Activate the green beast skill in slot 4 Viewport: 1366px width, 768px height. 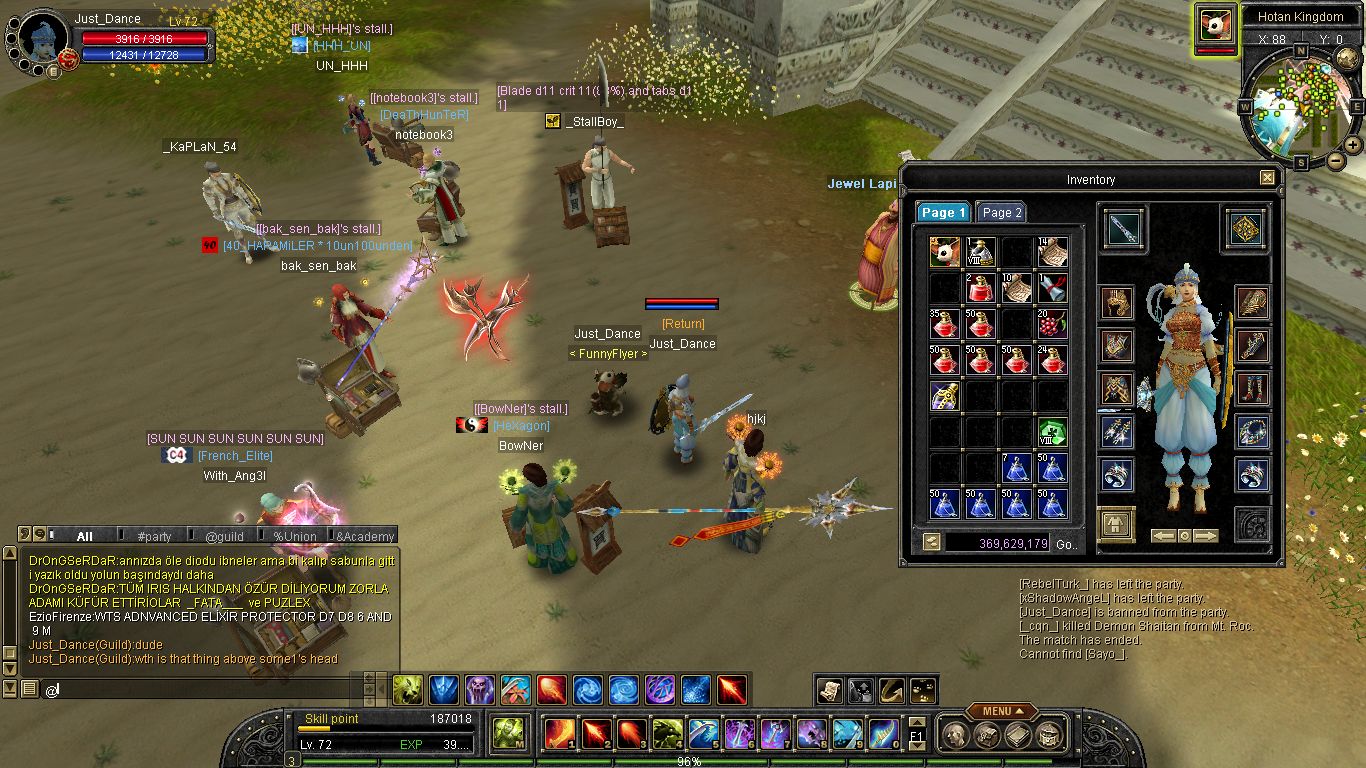[668, 734]
